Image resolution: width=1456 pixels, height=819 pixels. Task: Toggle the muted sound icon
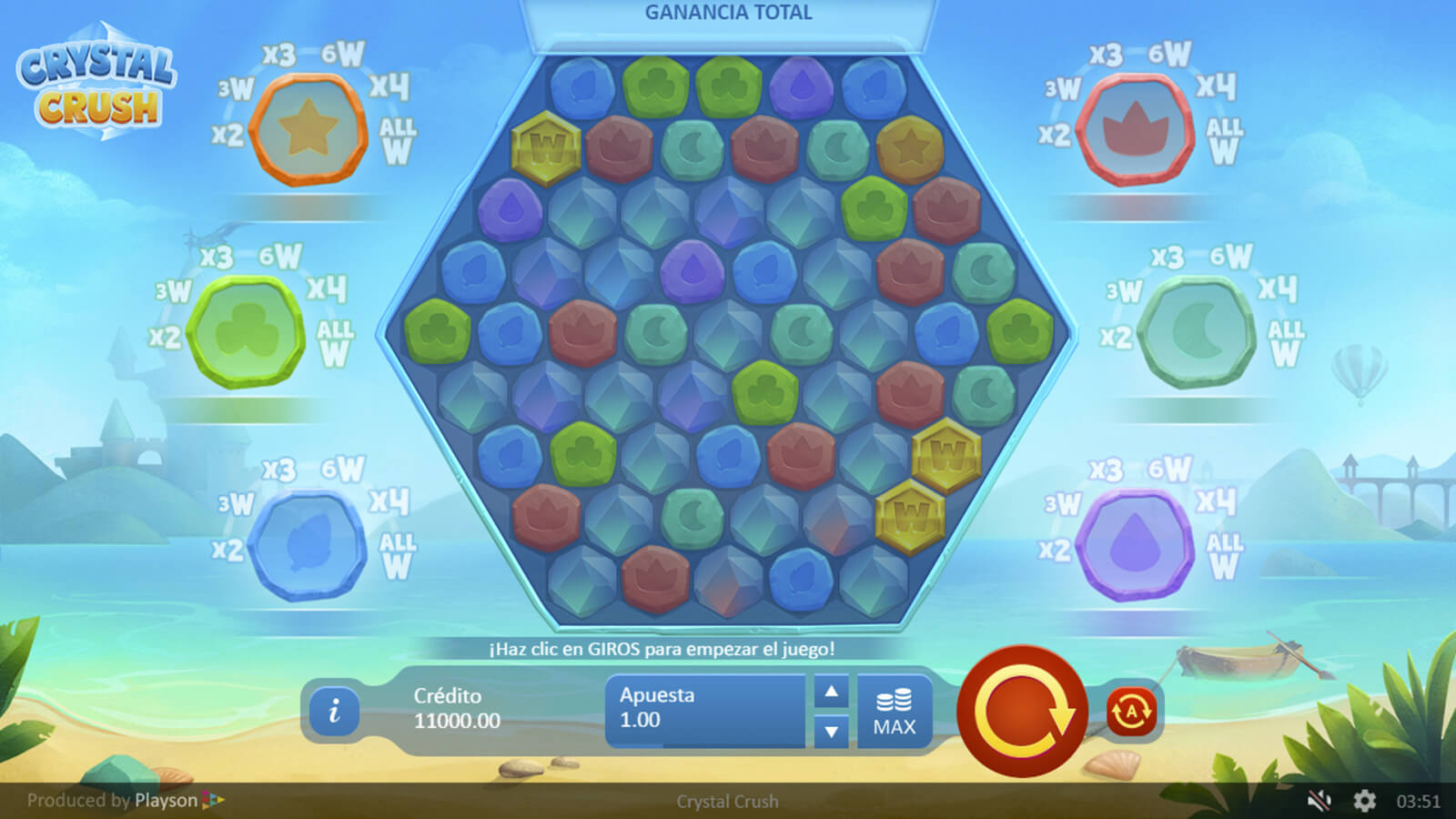pyautogui.click(x=1319, y=801)
